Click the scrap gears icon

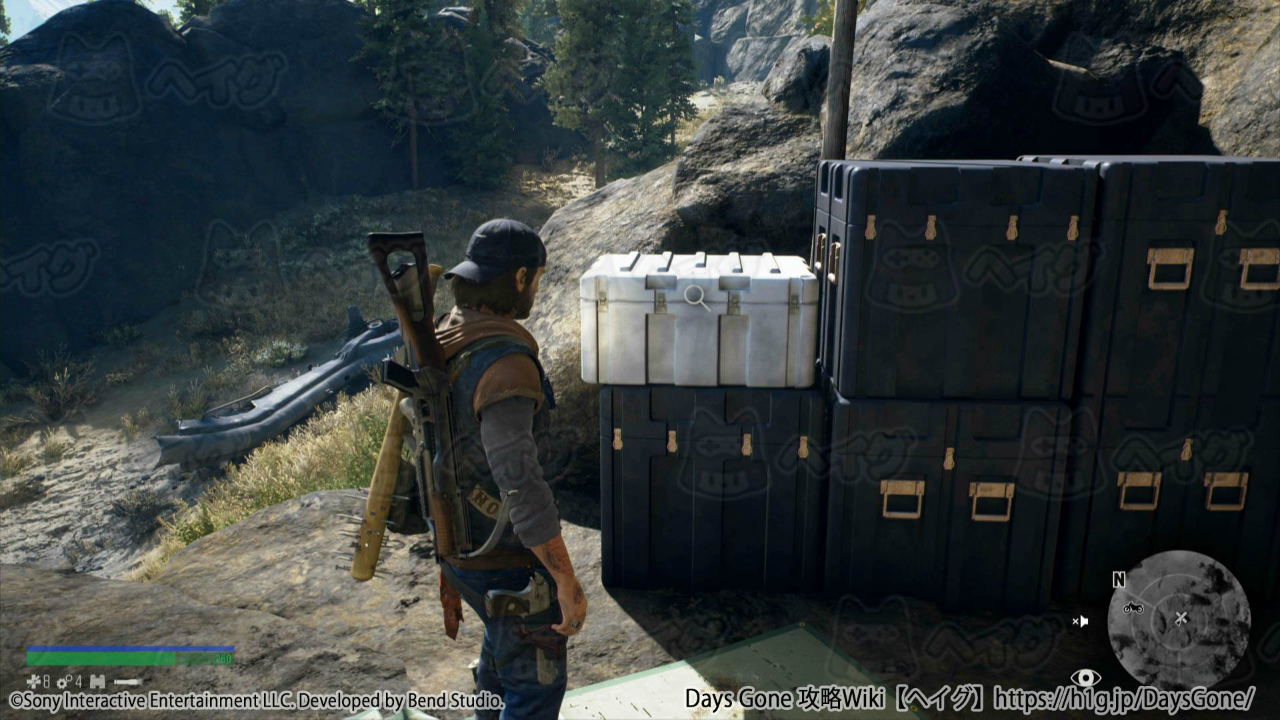(61, 682)
